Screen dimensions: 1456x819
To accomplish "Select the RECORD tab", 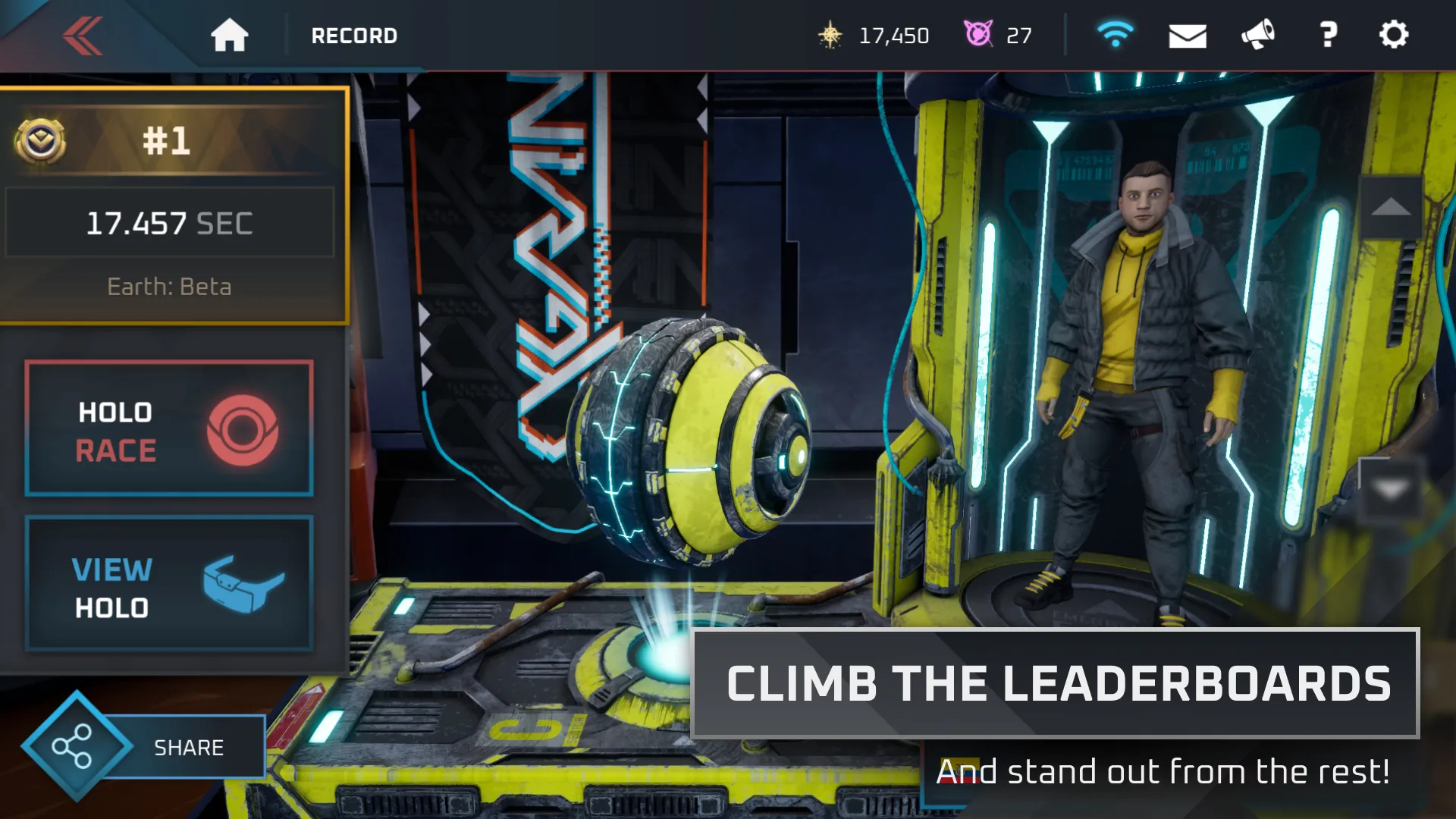I will pos(353,35).
